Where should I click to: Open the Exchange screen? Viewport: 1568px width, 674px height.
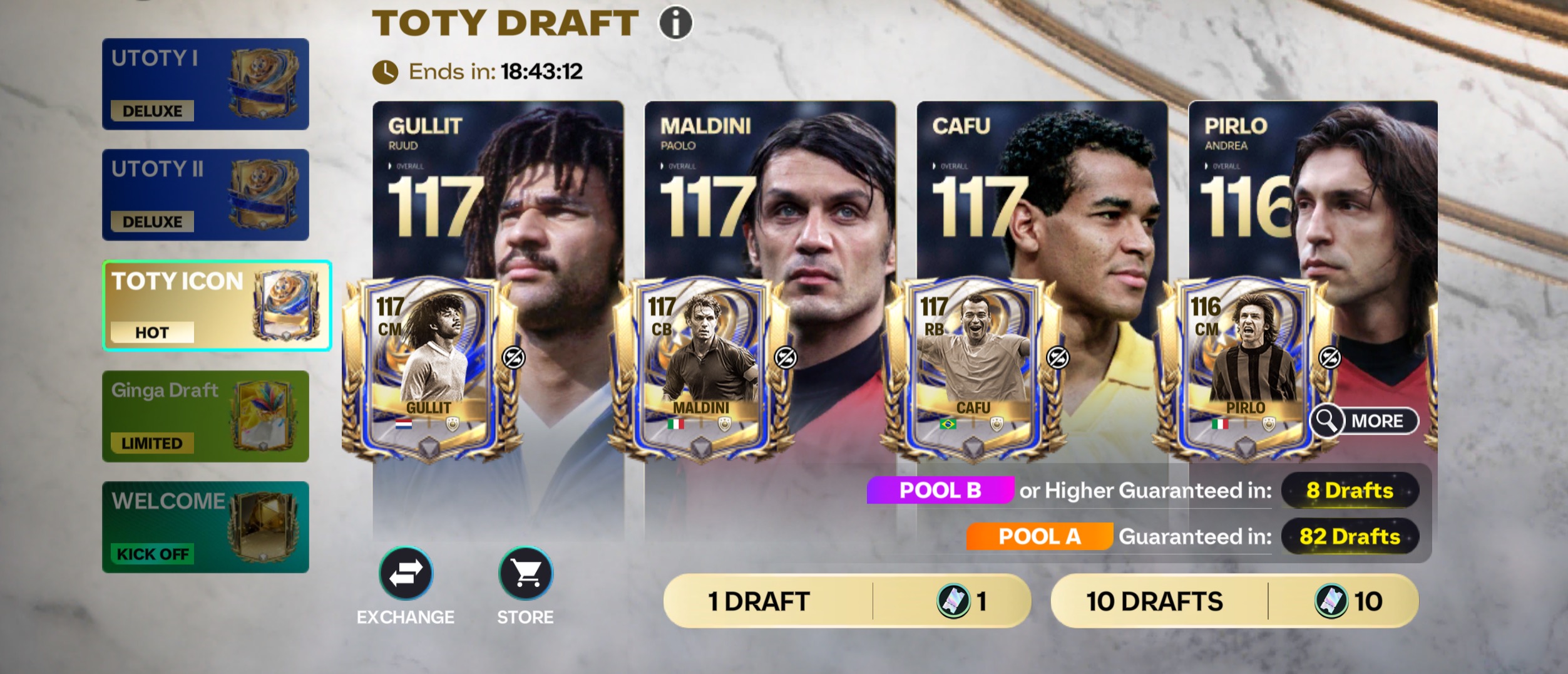[406, 574]
